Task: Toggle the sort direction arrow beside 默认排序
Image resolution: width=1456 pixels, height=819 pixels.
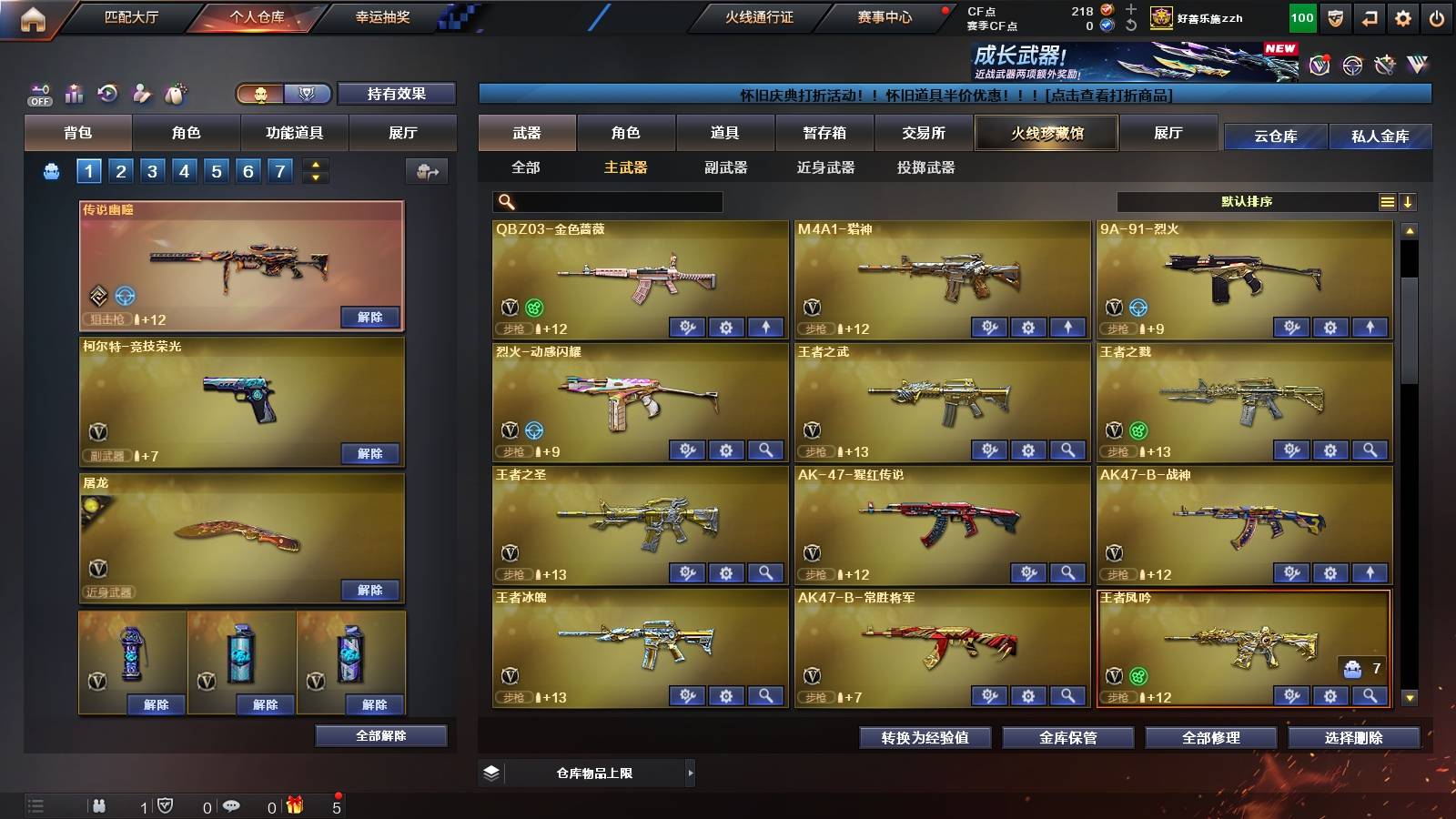Action: (x=1408, y=202)
